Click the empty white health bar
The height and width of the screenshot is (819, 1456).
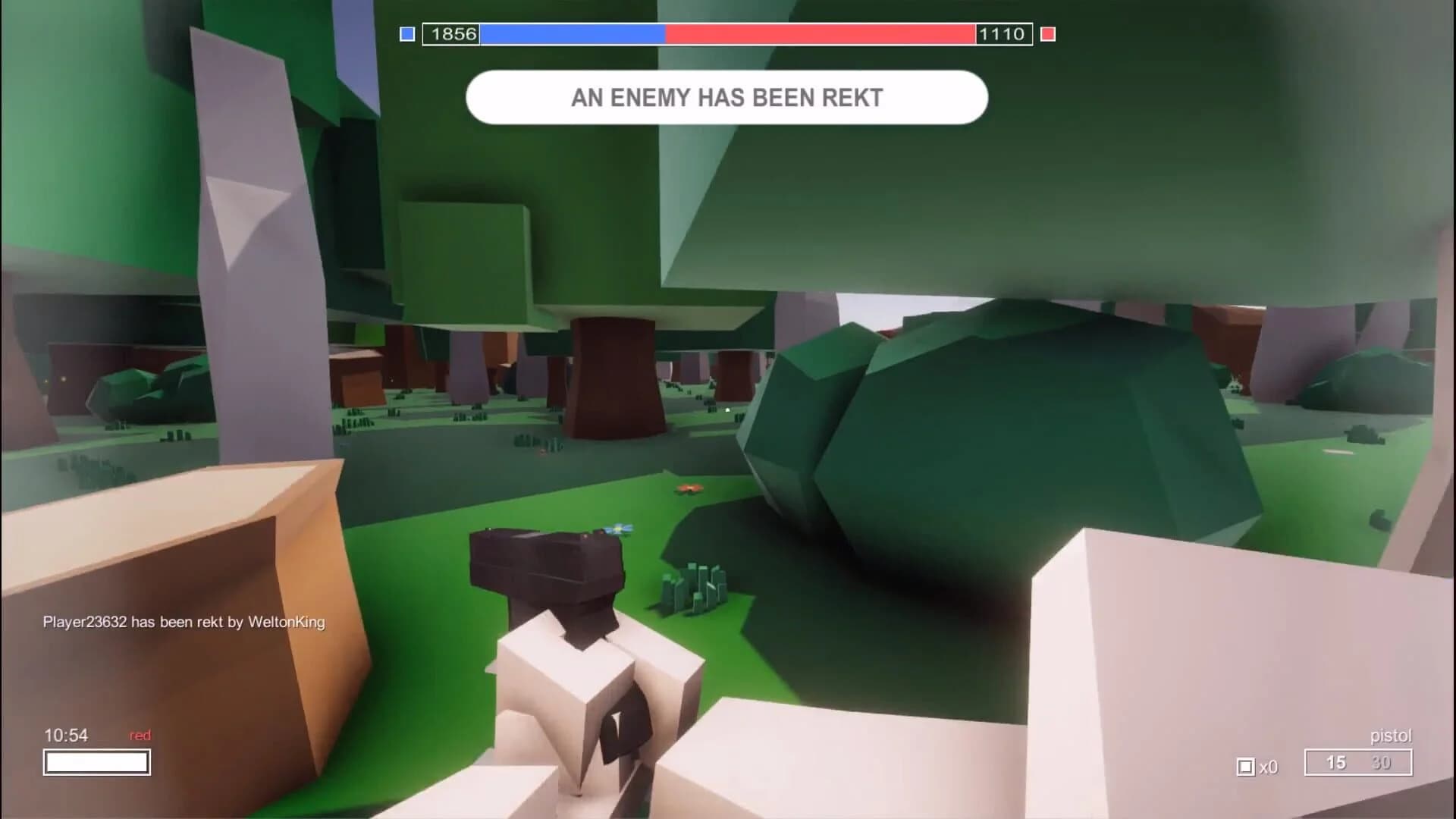click(97, 763)
